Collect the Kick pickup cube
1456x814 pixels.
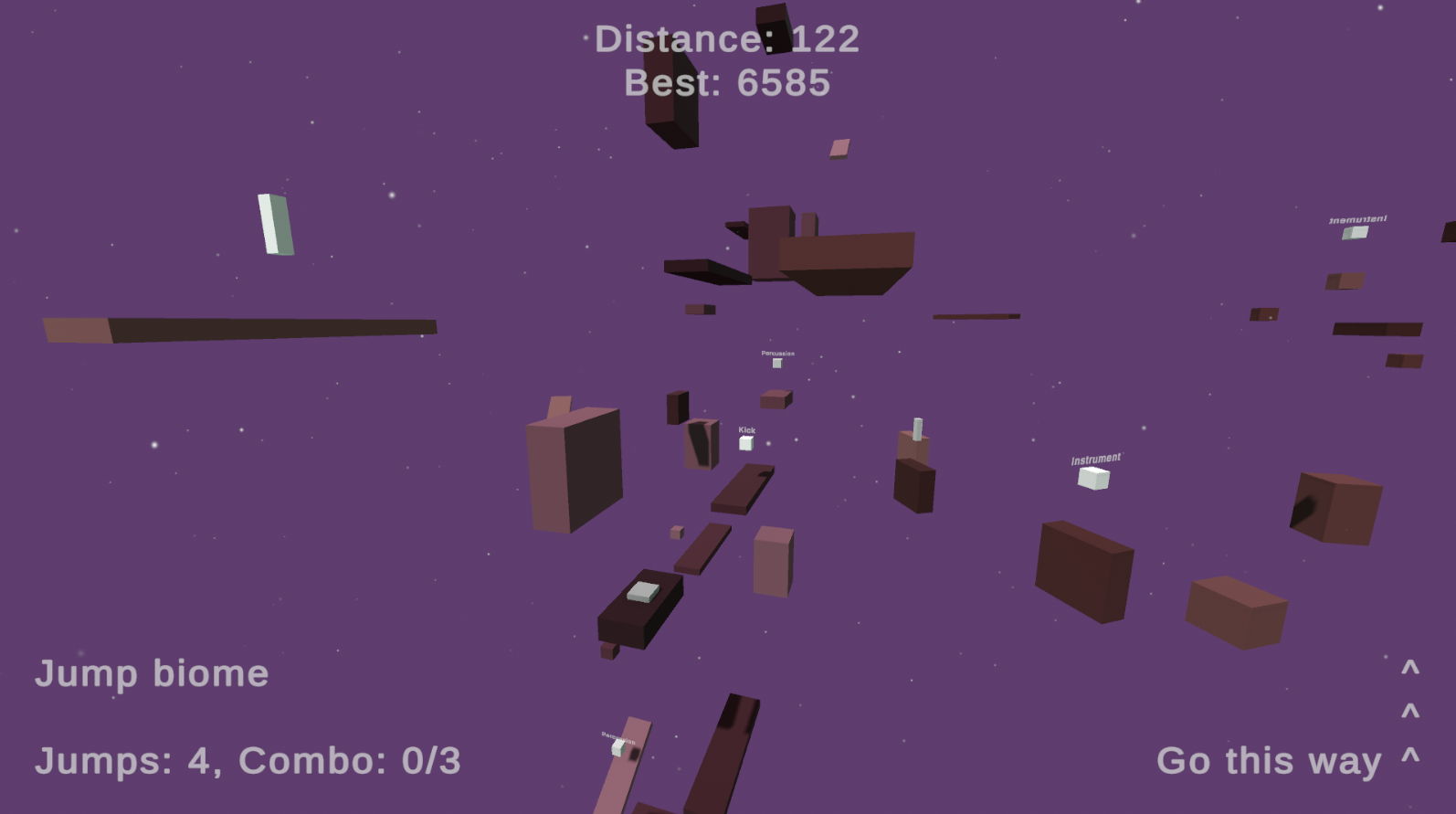click(746, 444)
